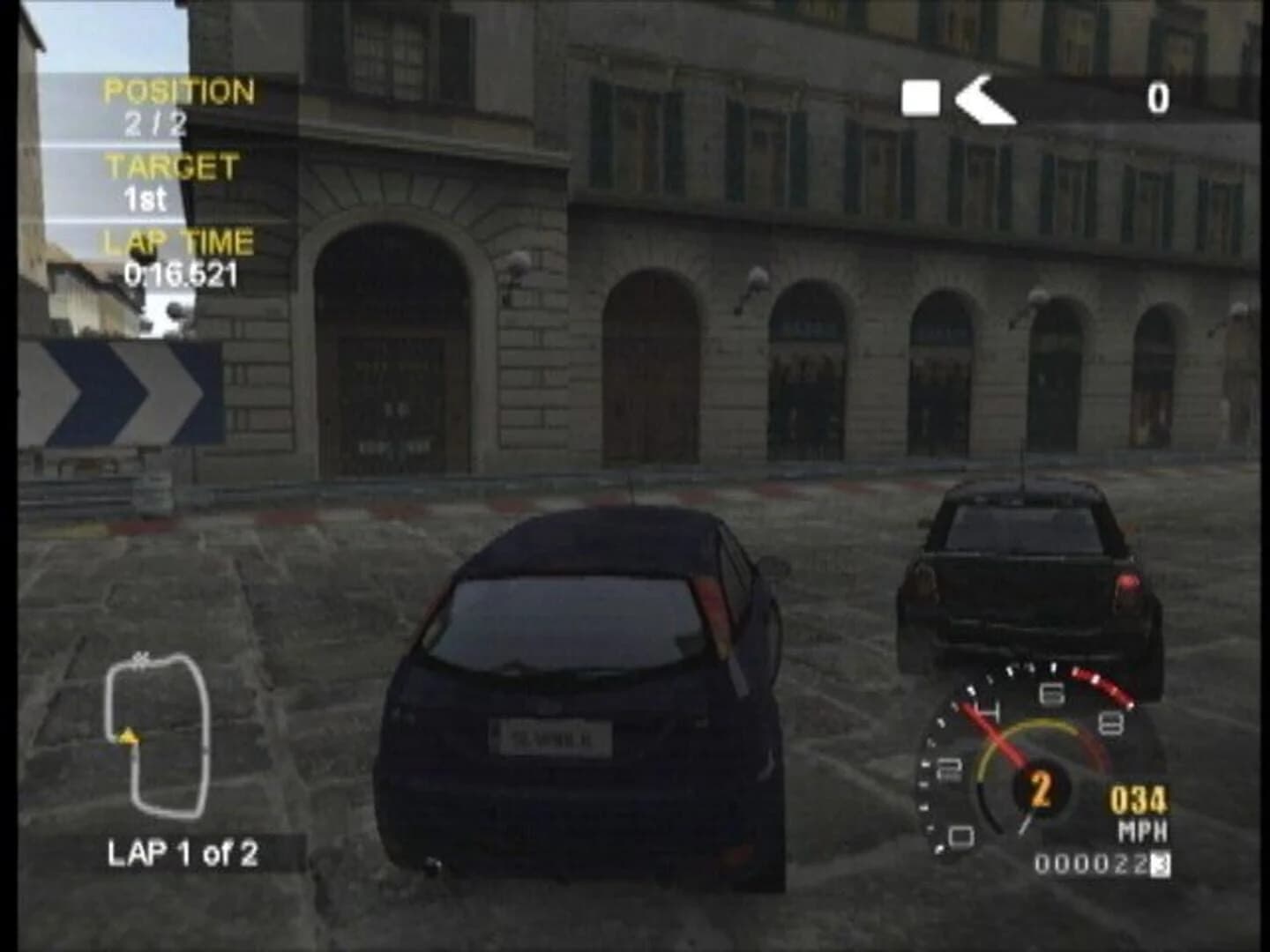Select the TARGET 1st label
This screenshot has height=952, width=1270.
pyautogui.click(x=146, y=200)
